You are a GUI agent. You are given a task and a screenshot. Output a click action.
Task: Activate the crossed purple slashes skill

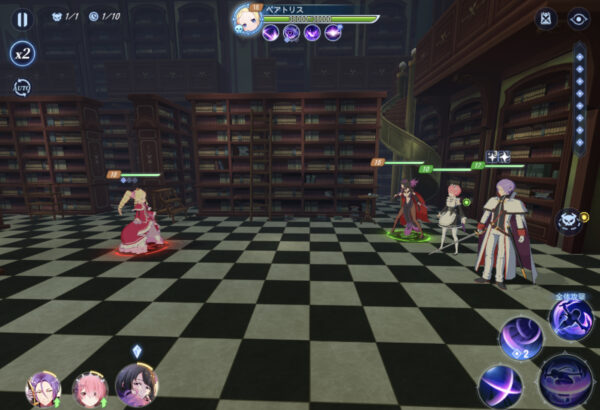499,385
